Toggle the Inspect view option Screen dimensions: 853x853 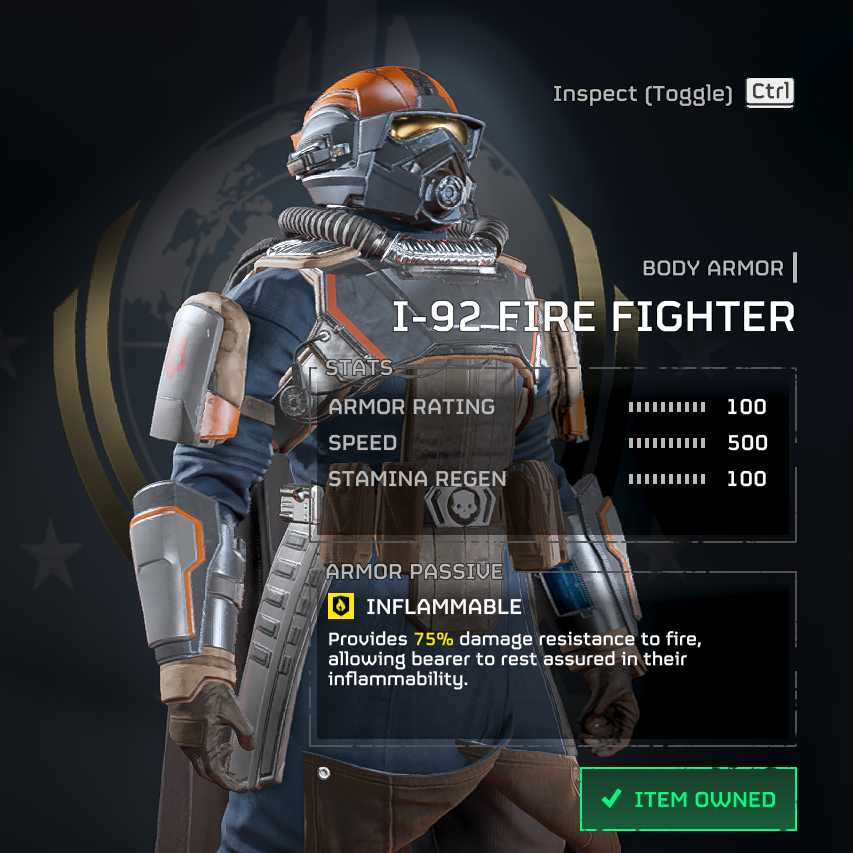[770, 93]
